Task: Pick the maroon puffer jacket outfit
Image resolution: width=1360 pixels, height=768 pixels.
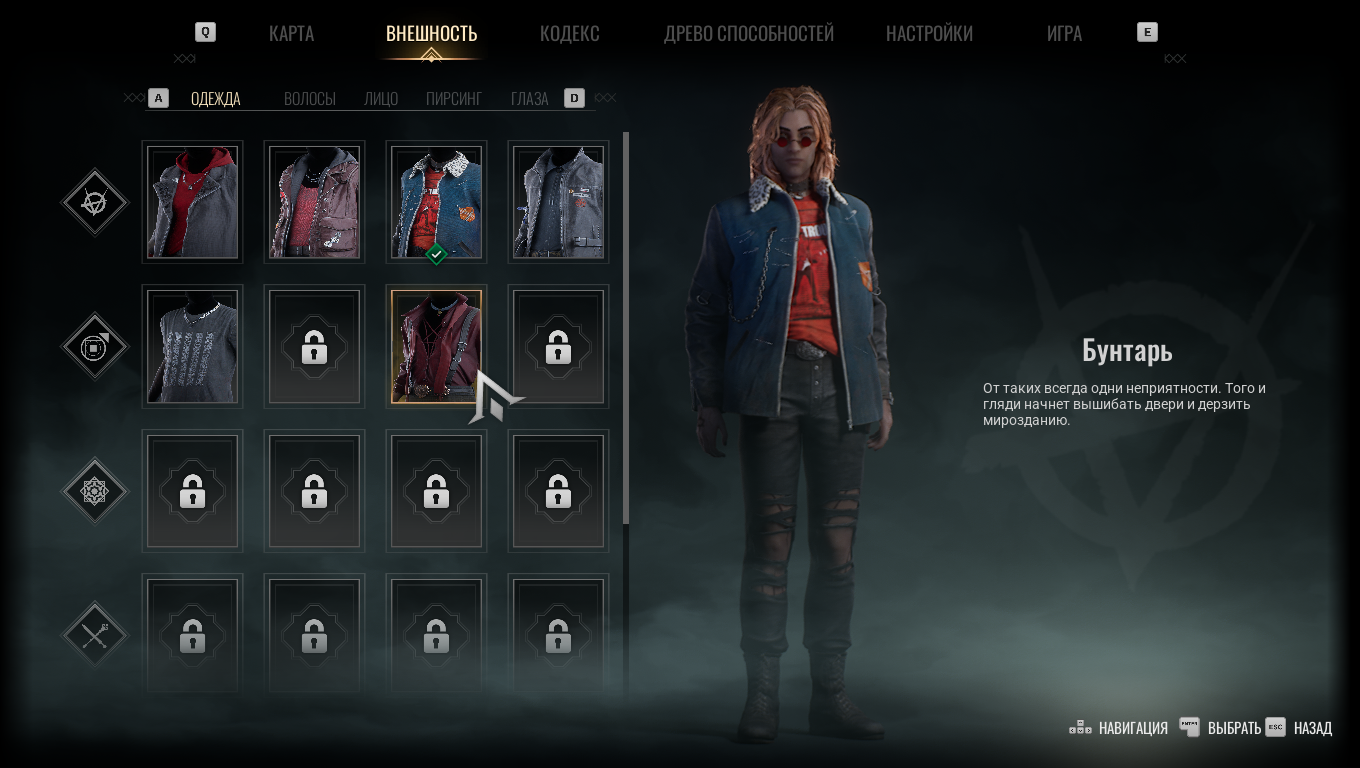Action: tap(314, 202)
